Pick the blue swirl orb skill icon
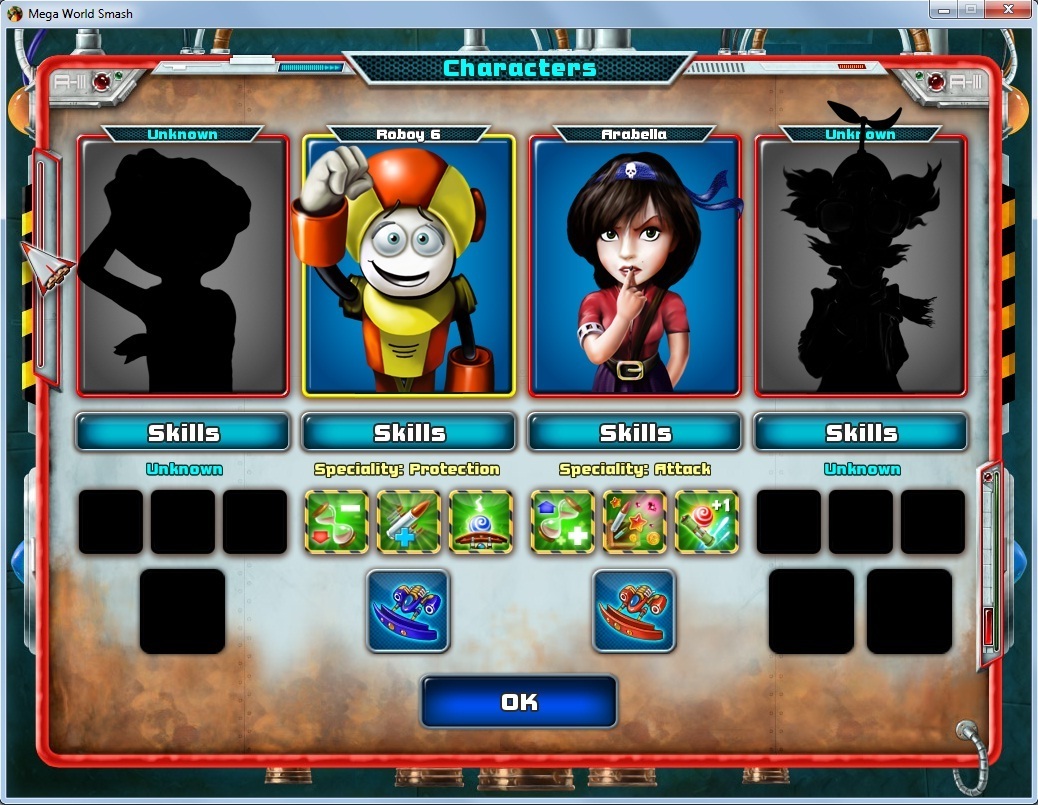Viewport: 1038px width, 805px height. pyautogui.click(x=481, y=522)
